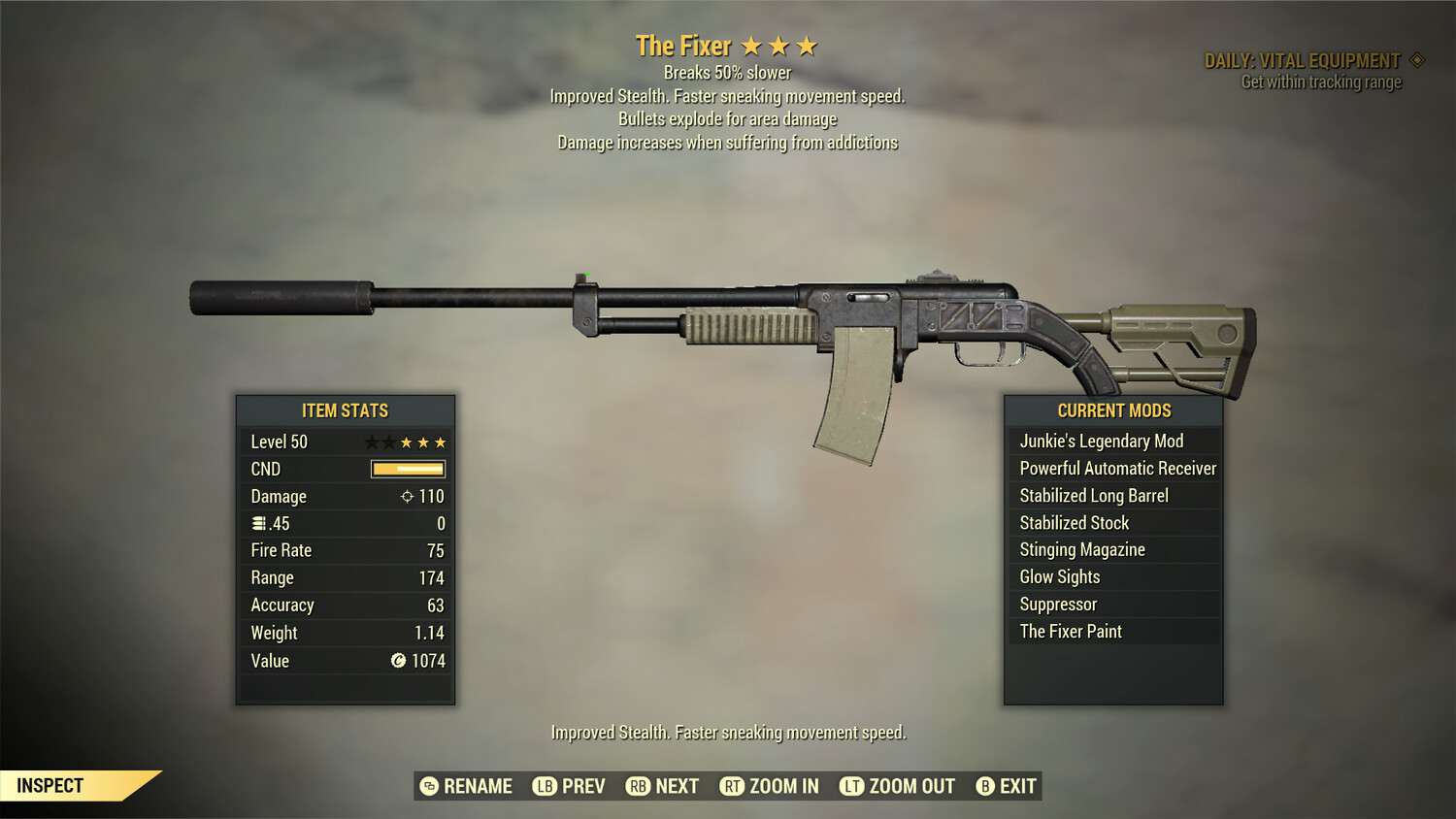
Task: Click the RT icon beside ZOOM IN
Action: pos(731,786)
